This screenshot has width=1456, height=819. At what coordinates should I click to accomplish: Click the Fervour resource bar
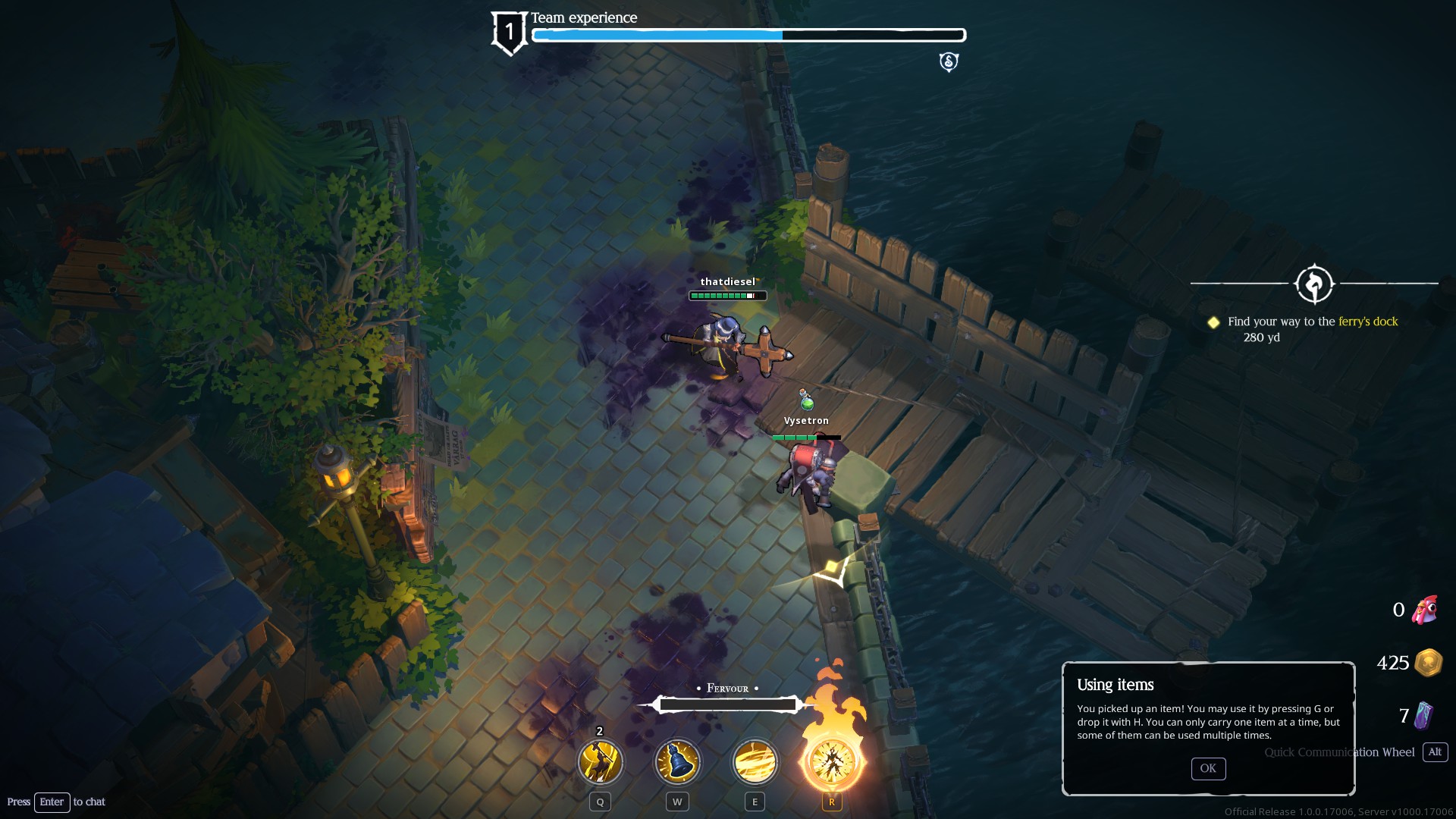[726, 704]
